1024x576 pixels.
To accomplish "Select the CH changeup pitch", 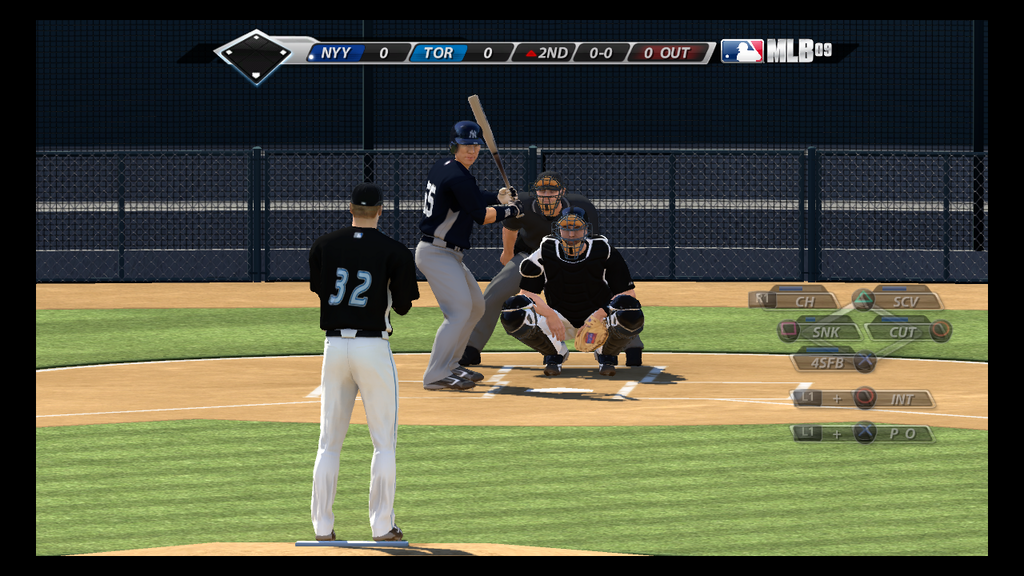I will (803, 300).
